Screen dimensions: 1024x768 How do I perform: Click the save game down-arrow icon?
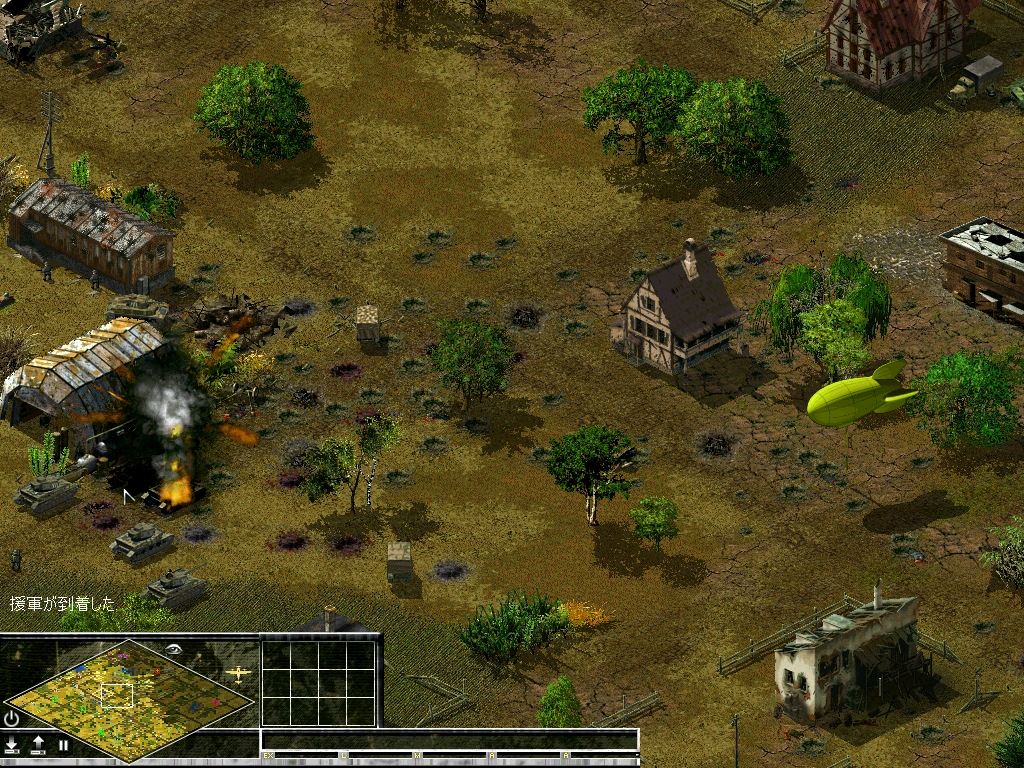(x=12, y=745)
